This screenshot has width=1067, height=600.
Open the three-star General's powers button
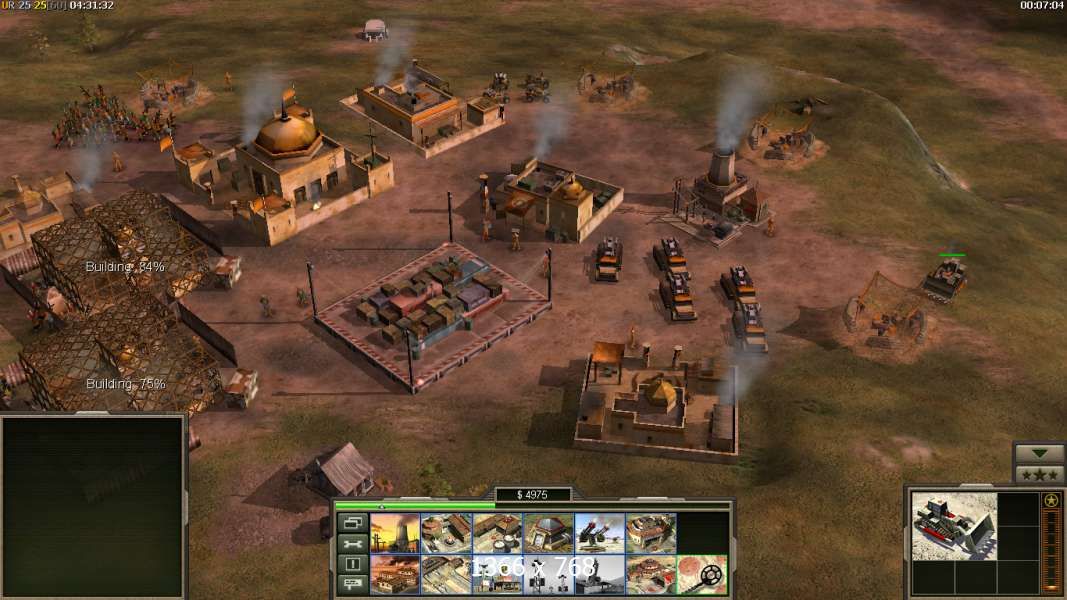coord(1039,474)
